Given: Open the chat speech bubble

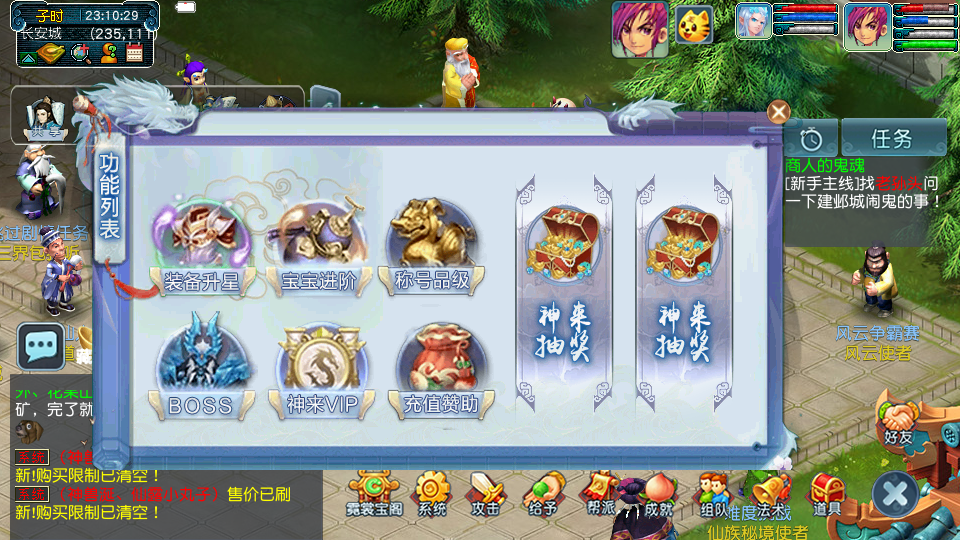Looking at the screenshot, I should click(x=41, y=347).
